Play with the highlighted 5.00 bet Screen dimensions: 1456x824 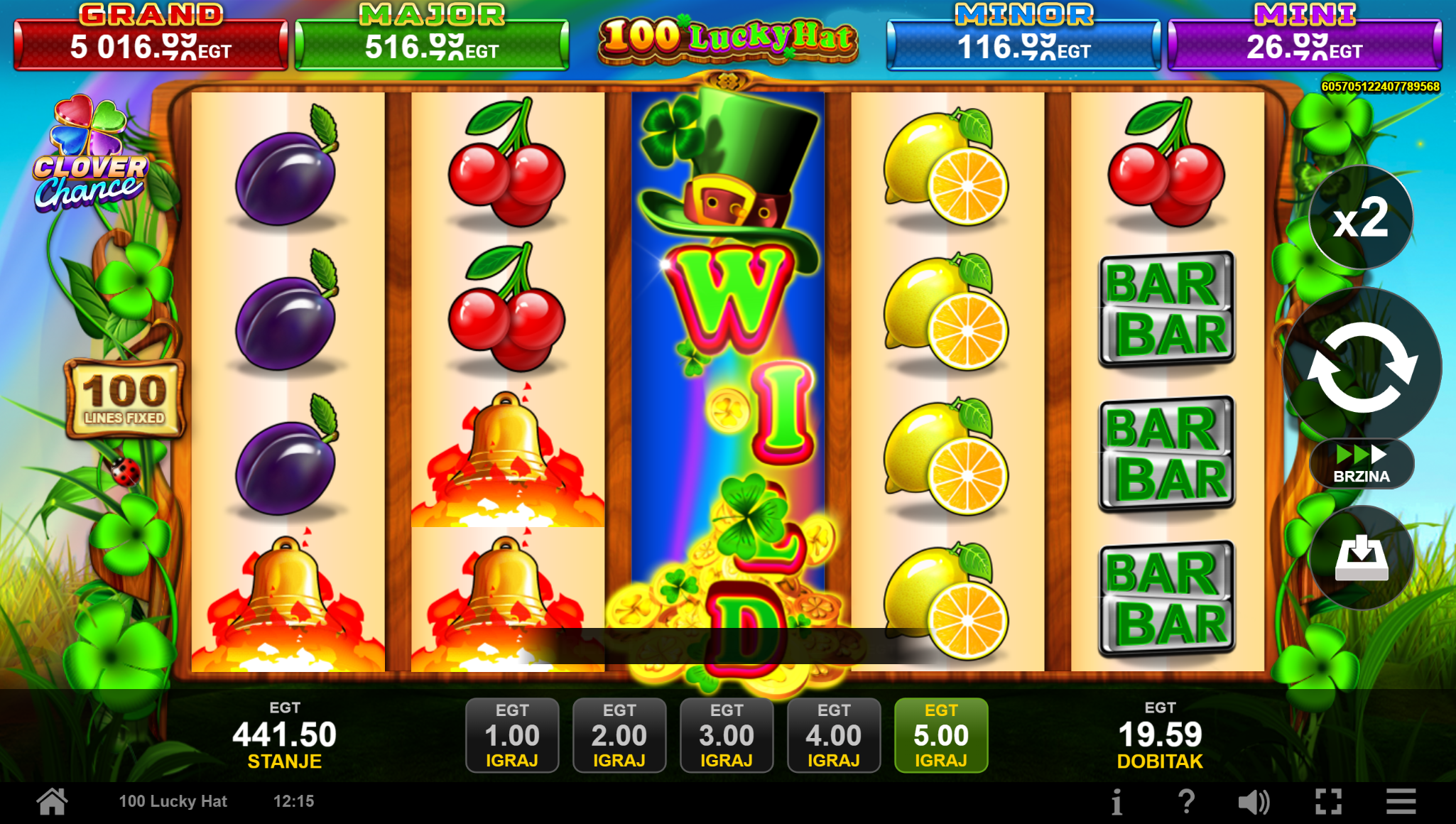tap(941, 735)
